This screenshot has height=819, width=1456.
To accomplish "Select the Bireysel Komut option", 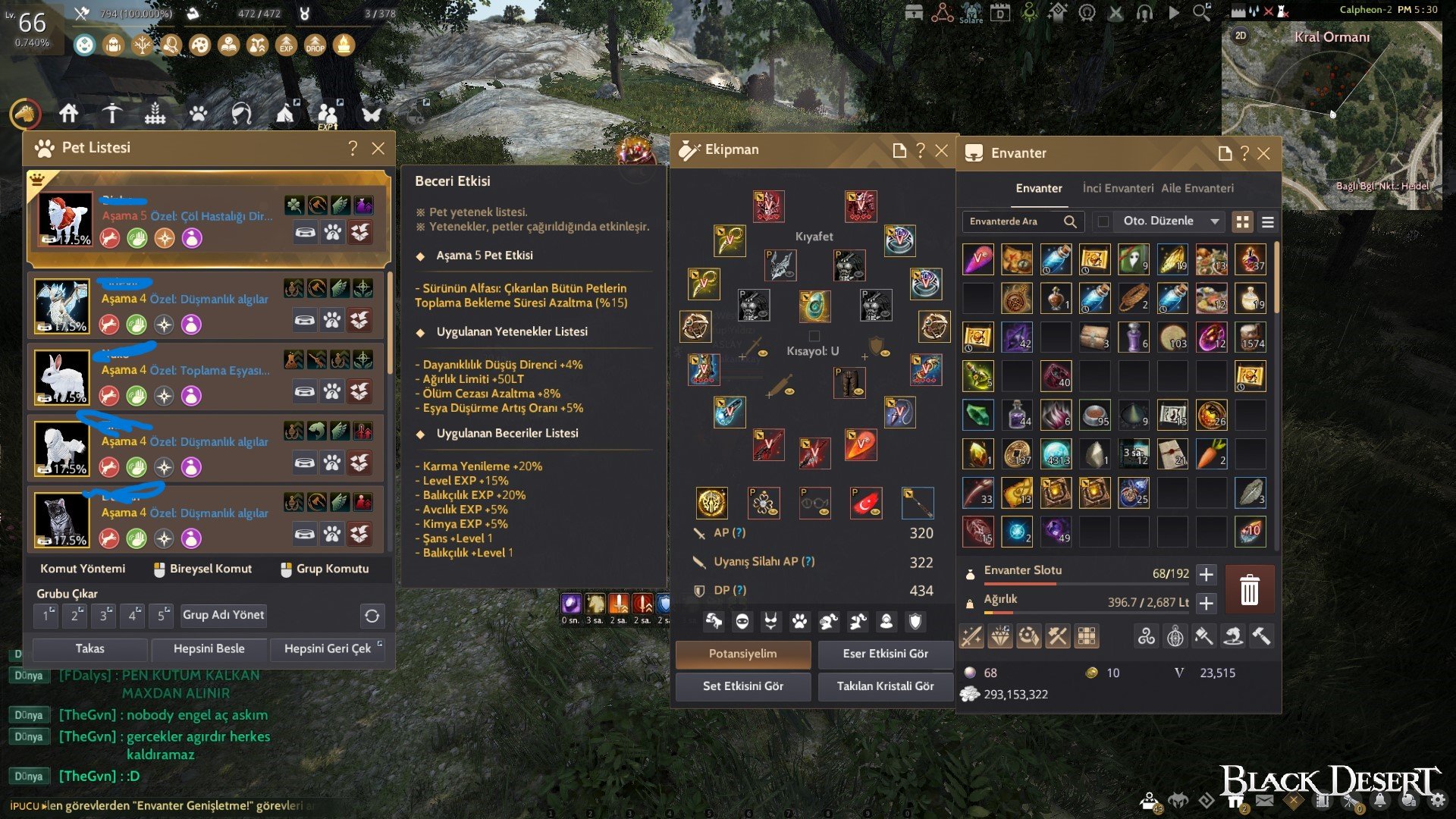I will [203, 569].
